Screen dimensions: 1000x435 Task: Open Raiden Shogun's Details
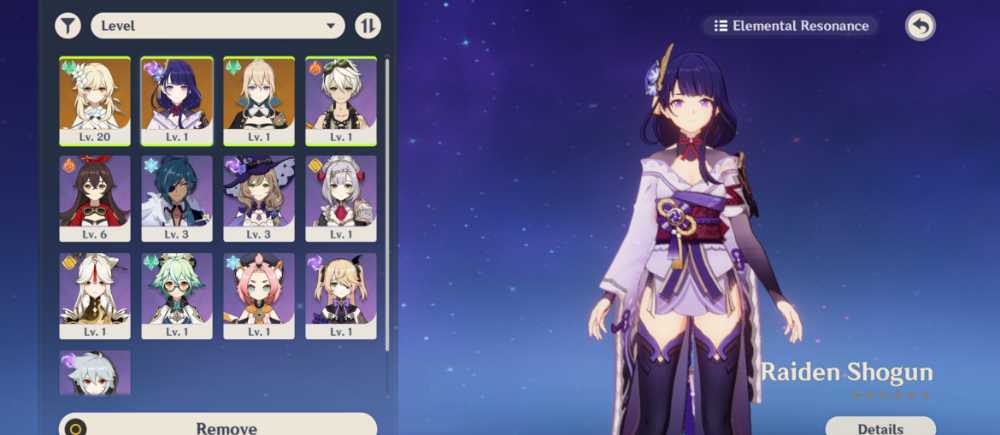880,427
